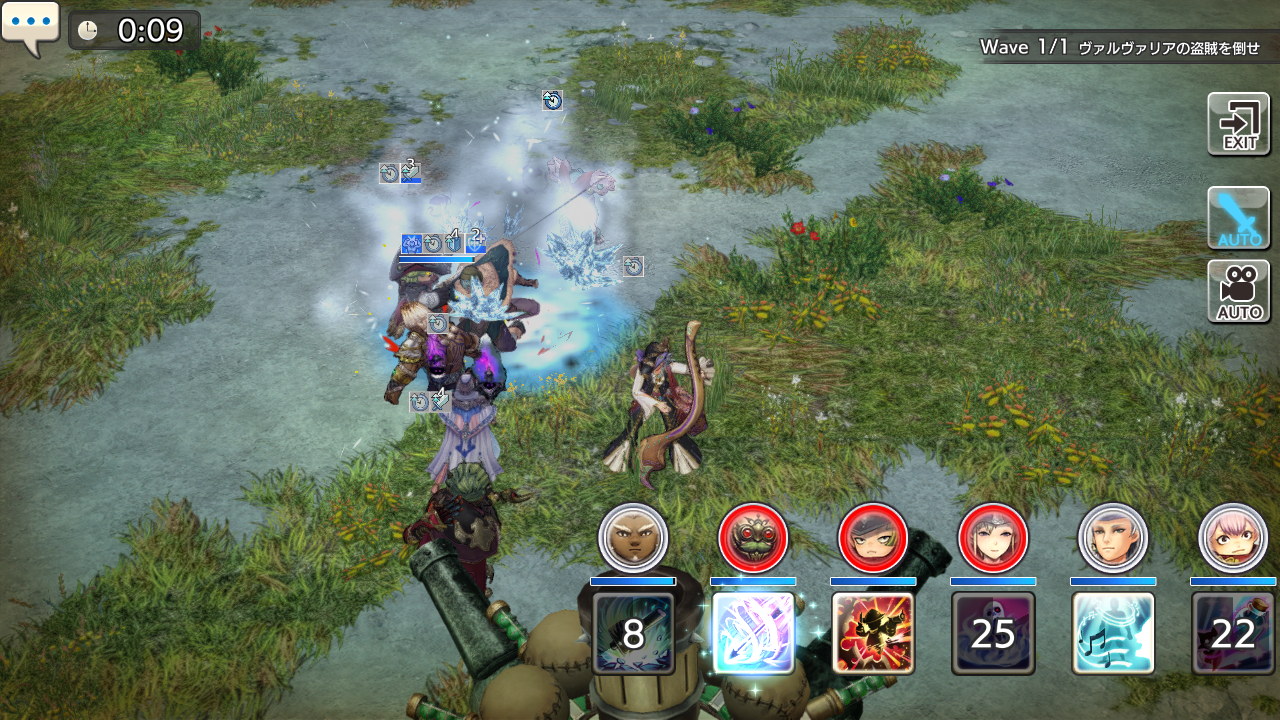Select the bald dark-skinned character portrait
The width and height of the screenshot is (1280, 720).
point(633,538)
